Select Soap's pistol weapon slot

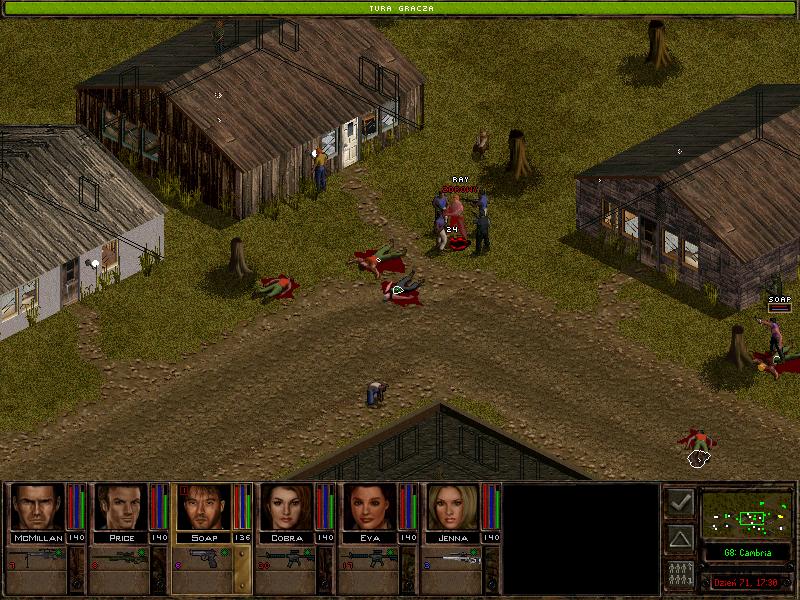click(203, 558)
